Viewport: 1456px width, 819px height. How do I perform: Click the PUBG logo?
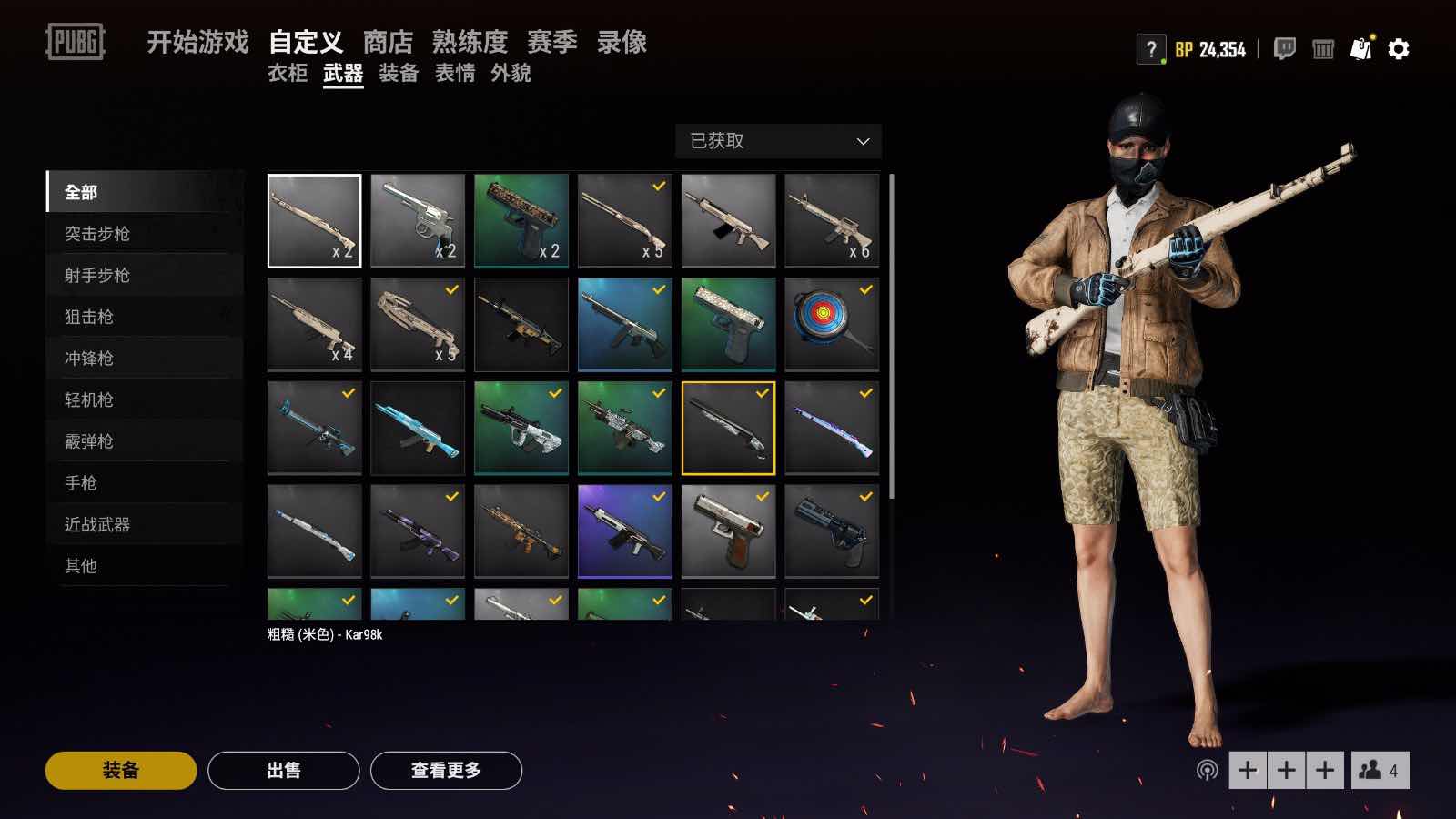(x=73, y=39)
